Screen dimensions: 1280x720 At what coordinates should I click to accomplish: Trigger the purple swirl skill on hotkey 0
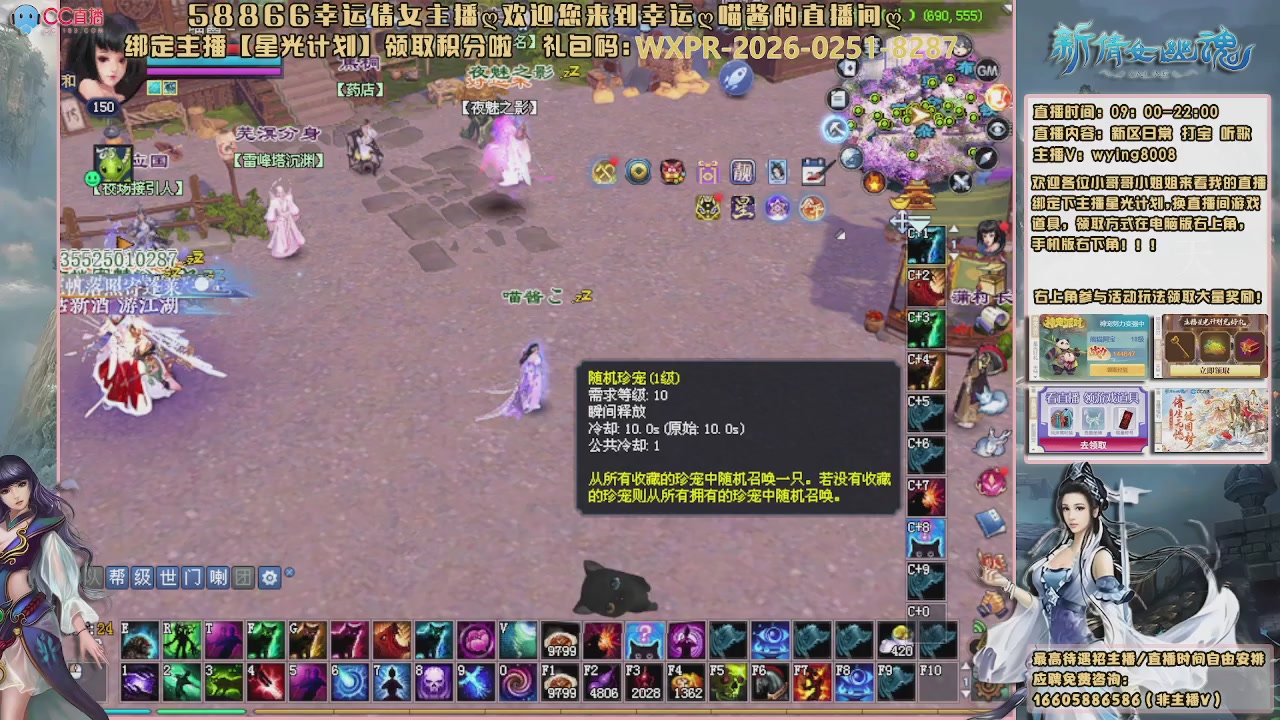[517, 683]
